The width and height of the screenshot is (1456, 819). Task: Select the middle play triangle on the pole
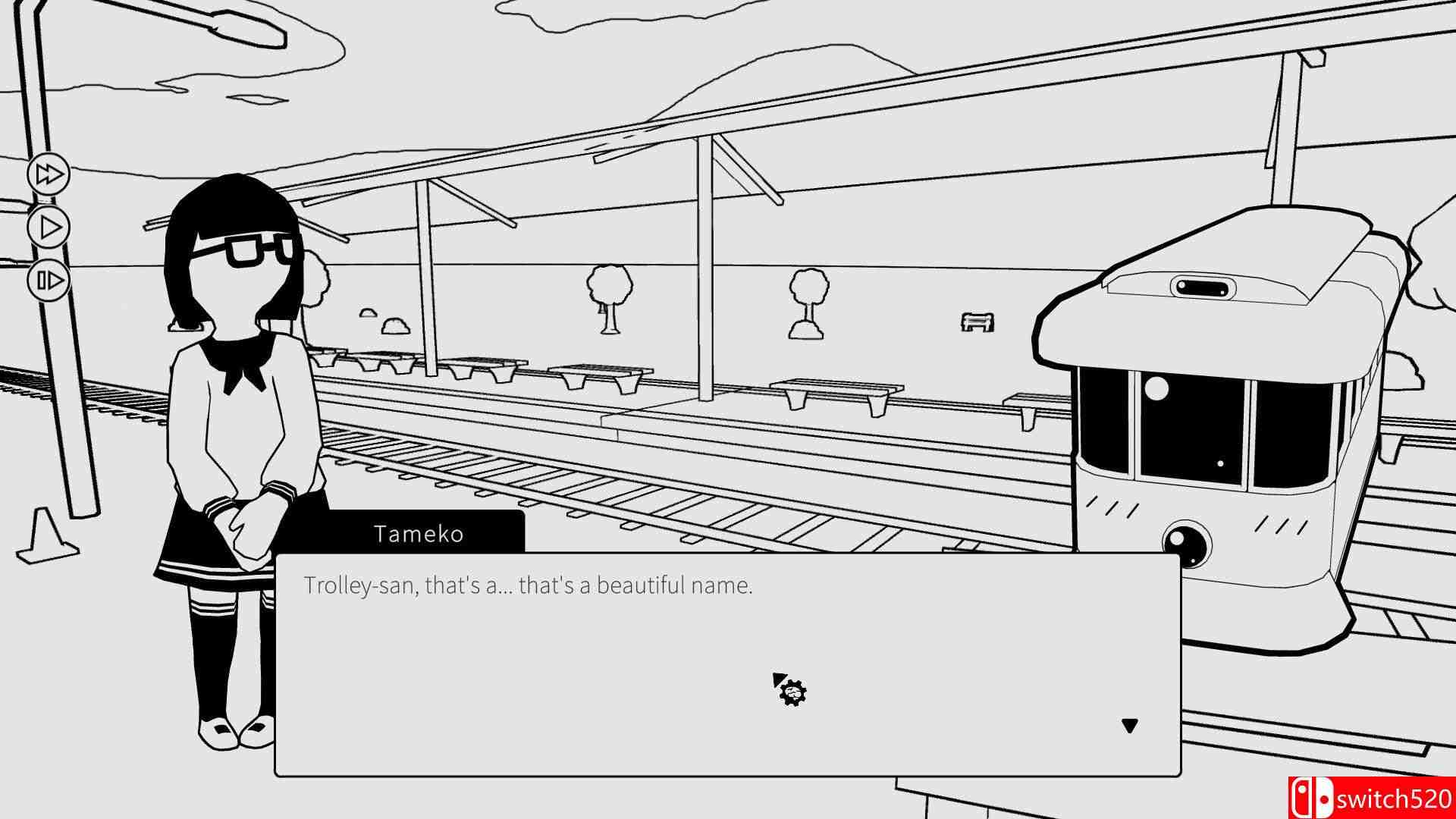[49, 225]
